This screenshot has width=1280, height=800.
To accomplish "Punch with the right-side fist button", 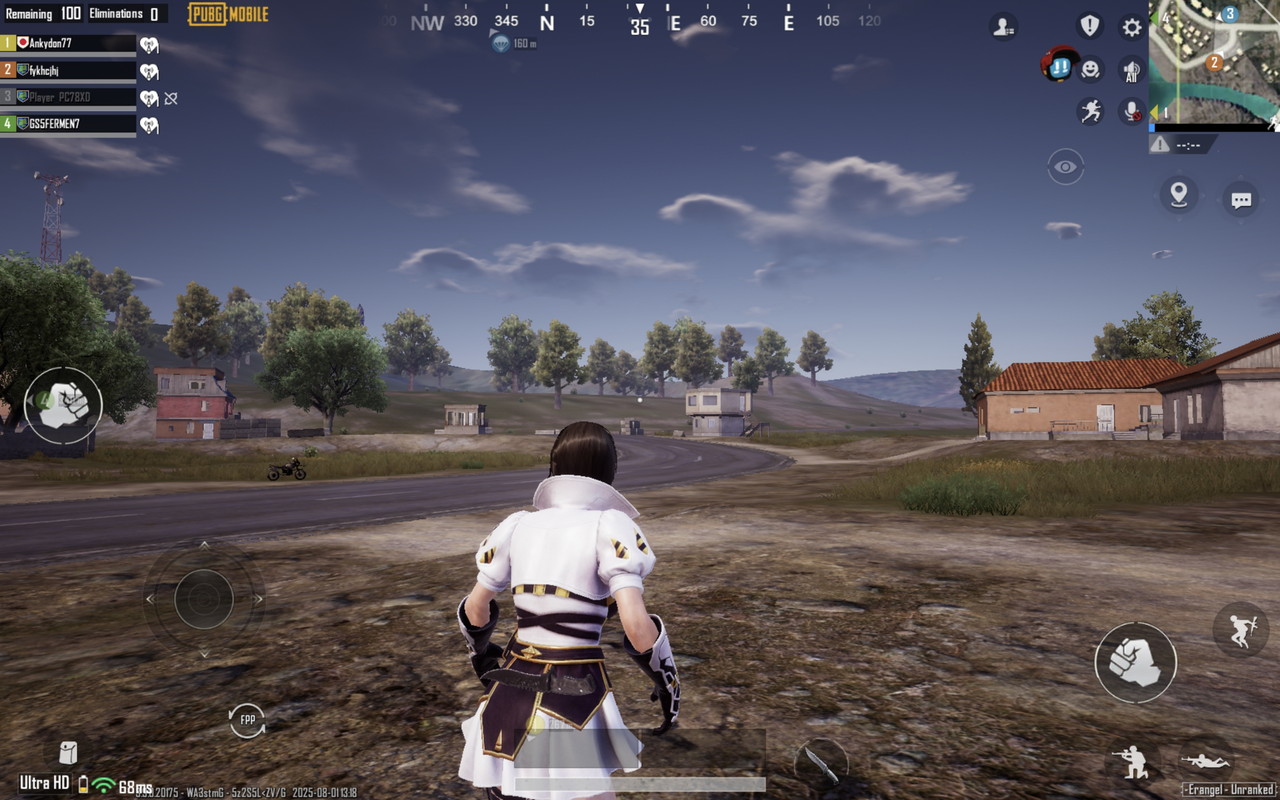I will coord(1135,662).
